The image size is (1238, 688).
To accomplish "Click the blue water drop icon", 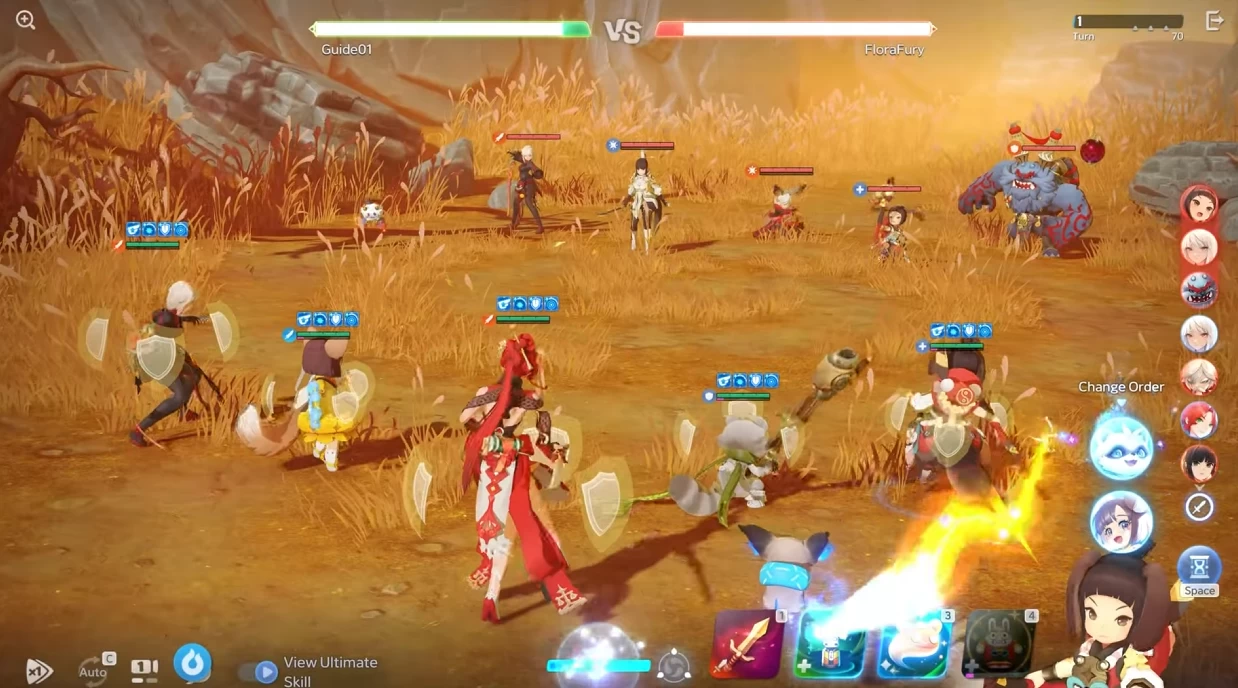I will 192,663.
